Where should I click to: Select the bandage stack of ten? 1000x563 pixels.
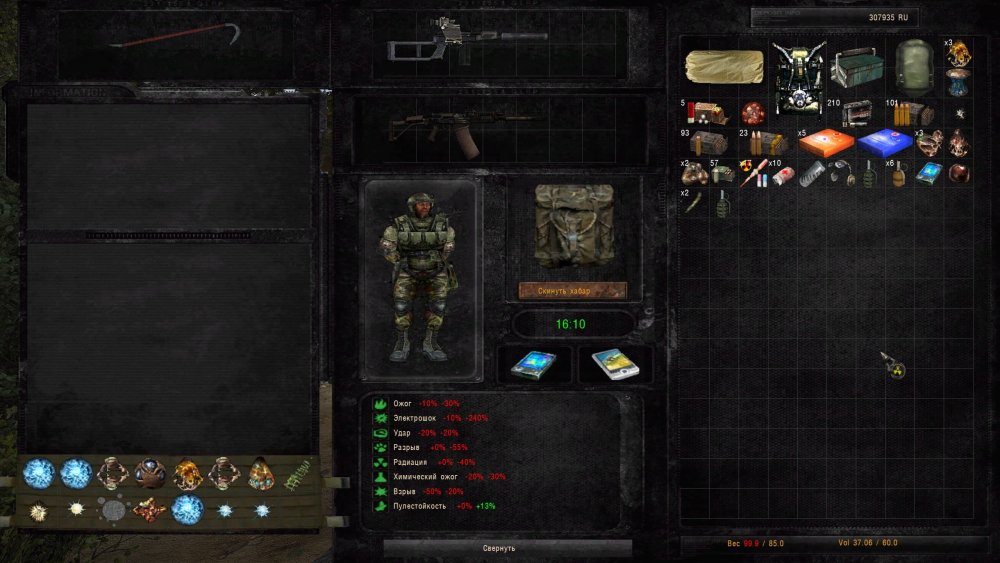pos(781,174)
